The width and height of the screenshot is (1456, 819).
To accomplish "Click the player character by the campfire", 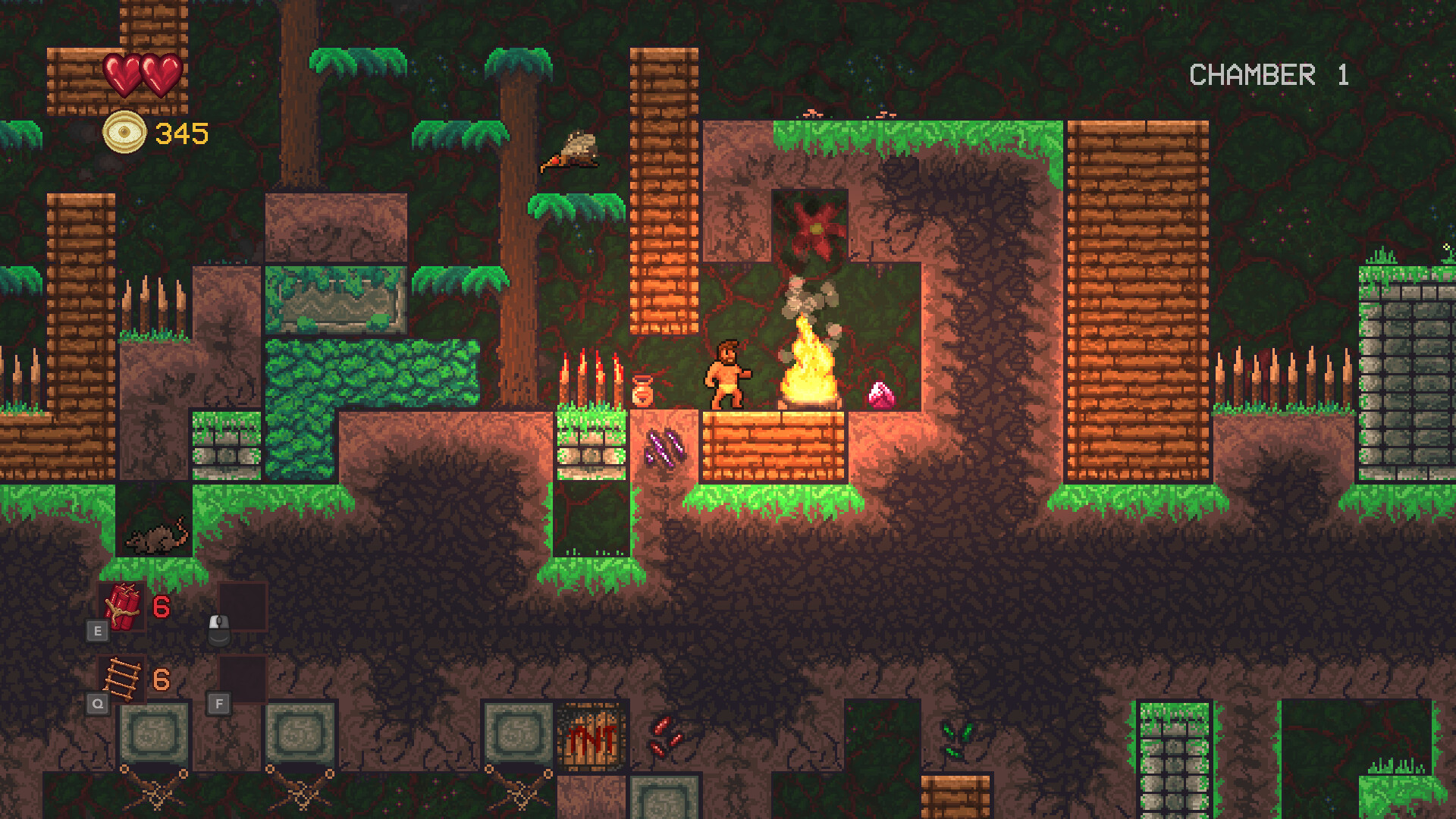I will click(x=726, y=372).
